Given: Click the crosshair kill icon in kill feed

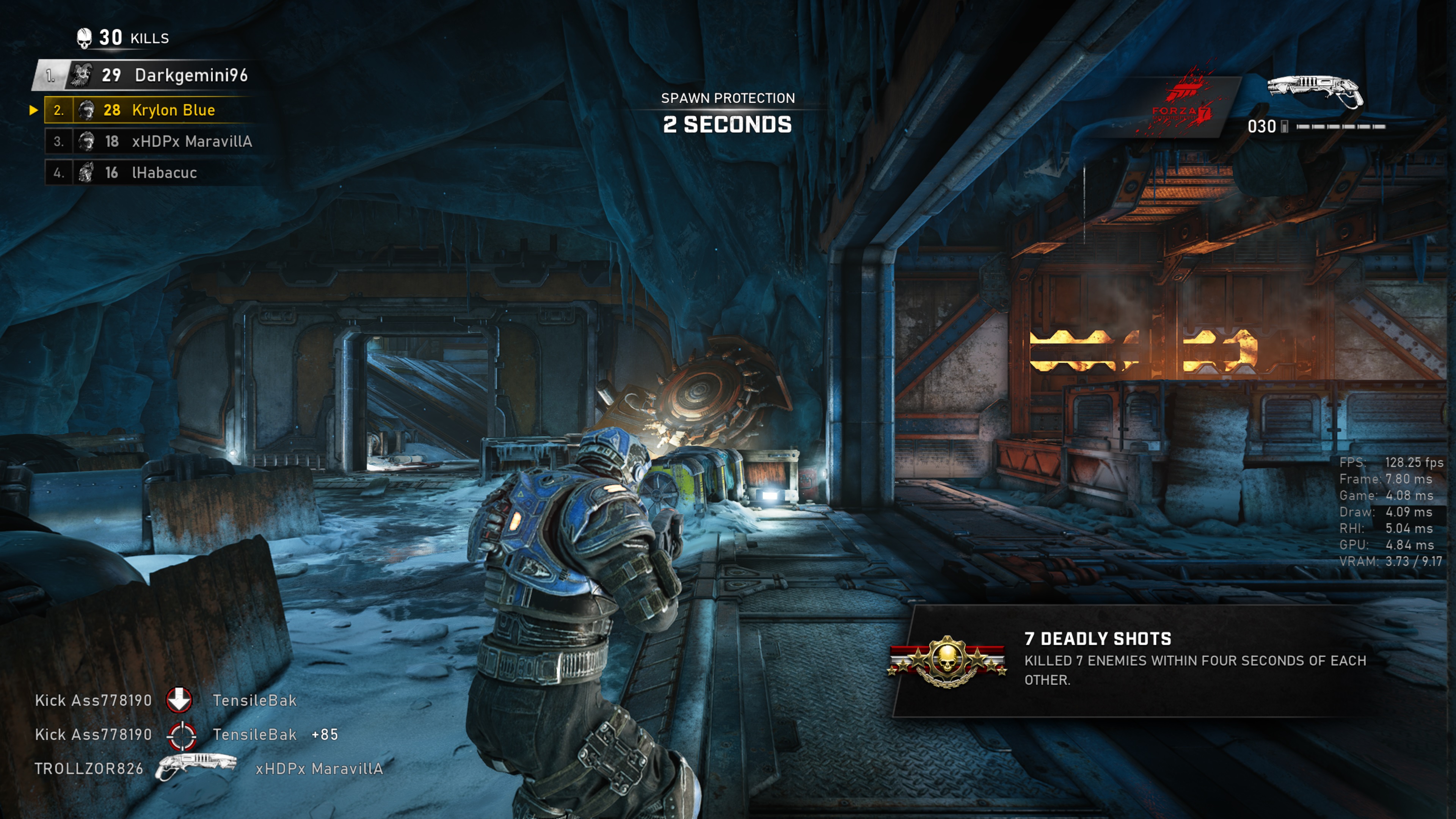Looking at the screenshot, I should coord(182,735).
